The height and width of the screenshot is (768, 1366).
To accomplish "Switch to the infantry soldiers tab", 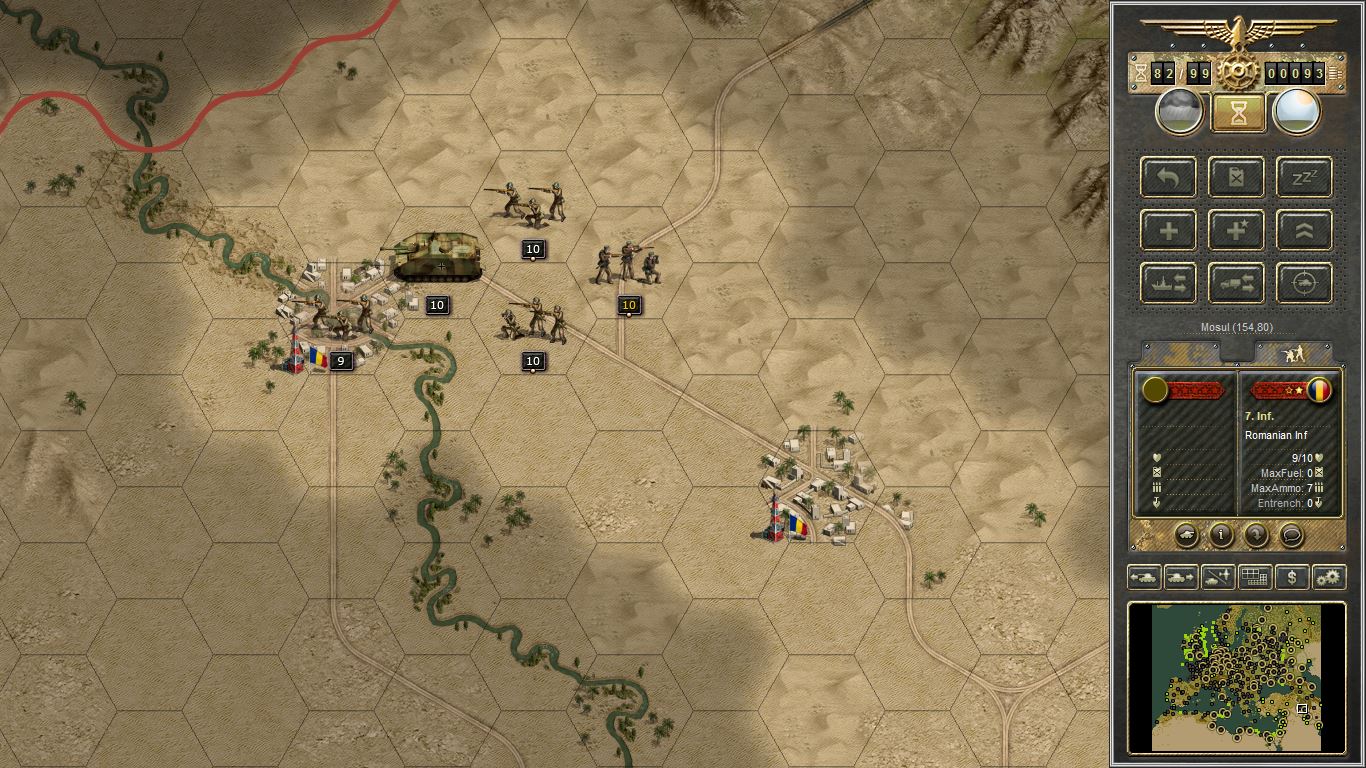I will 1293,352.
